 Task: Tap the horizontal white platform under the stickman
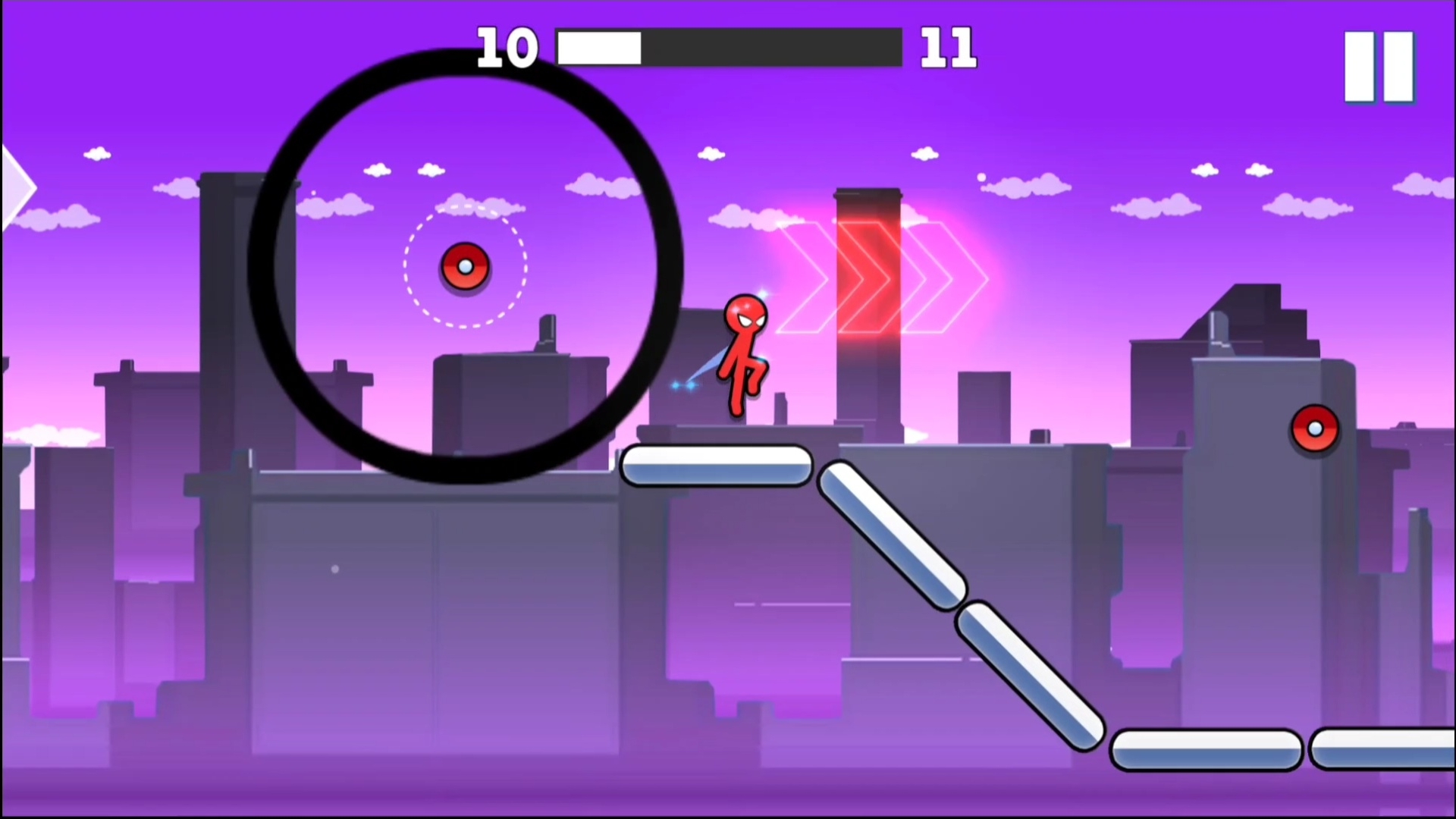point(717,466)
